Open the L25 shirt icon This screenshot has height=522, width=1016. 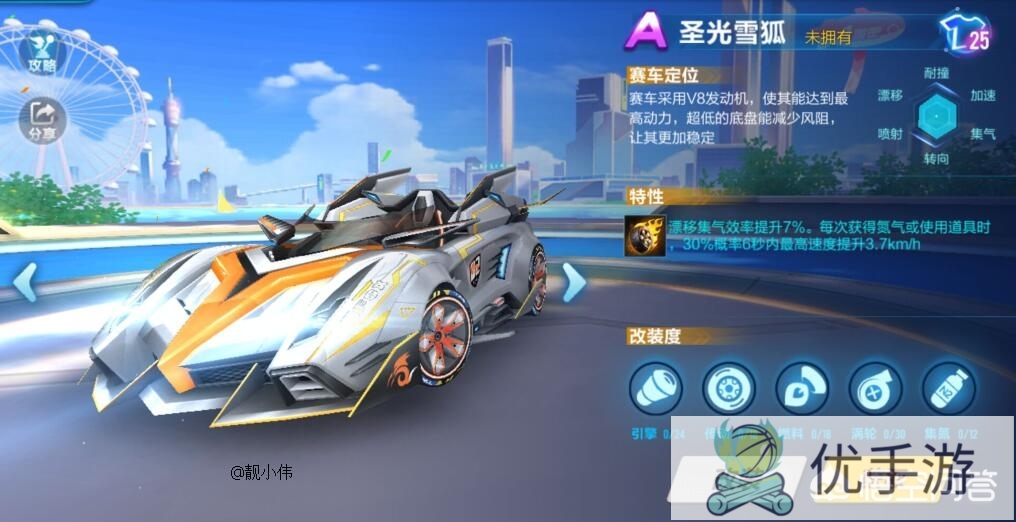point(966,35)
